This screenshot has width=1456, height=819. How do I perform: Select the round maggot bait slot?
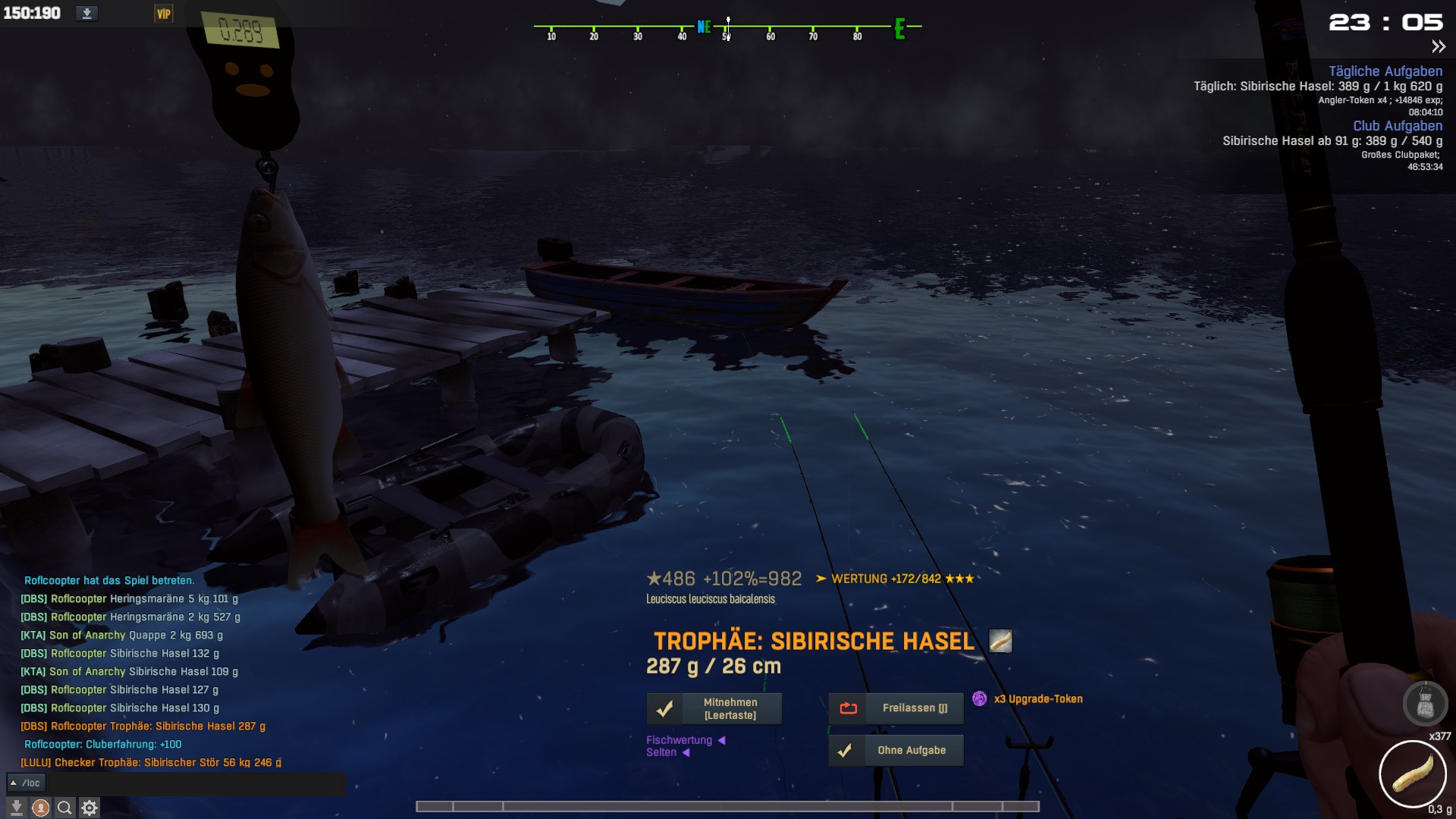tap(1412, 773)
